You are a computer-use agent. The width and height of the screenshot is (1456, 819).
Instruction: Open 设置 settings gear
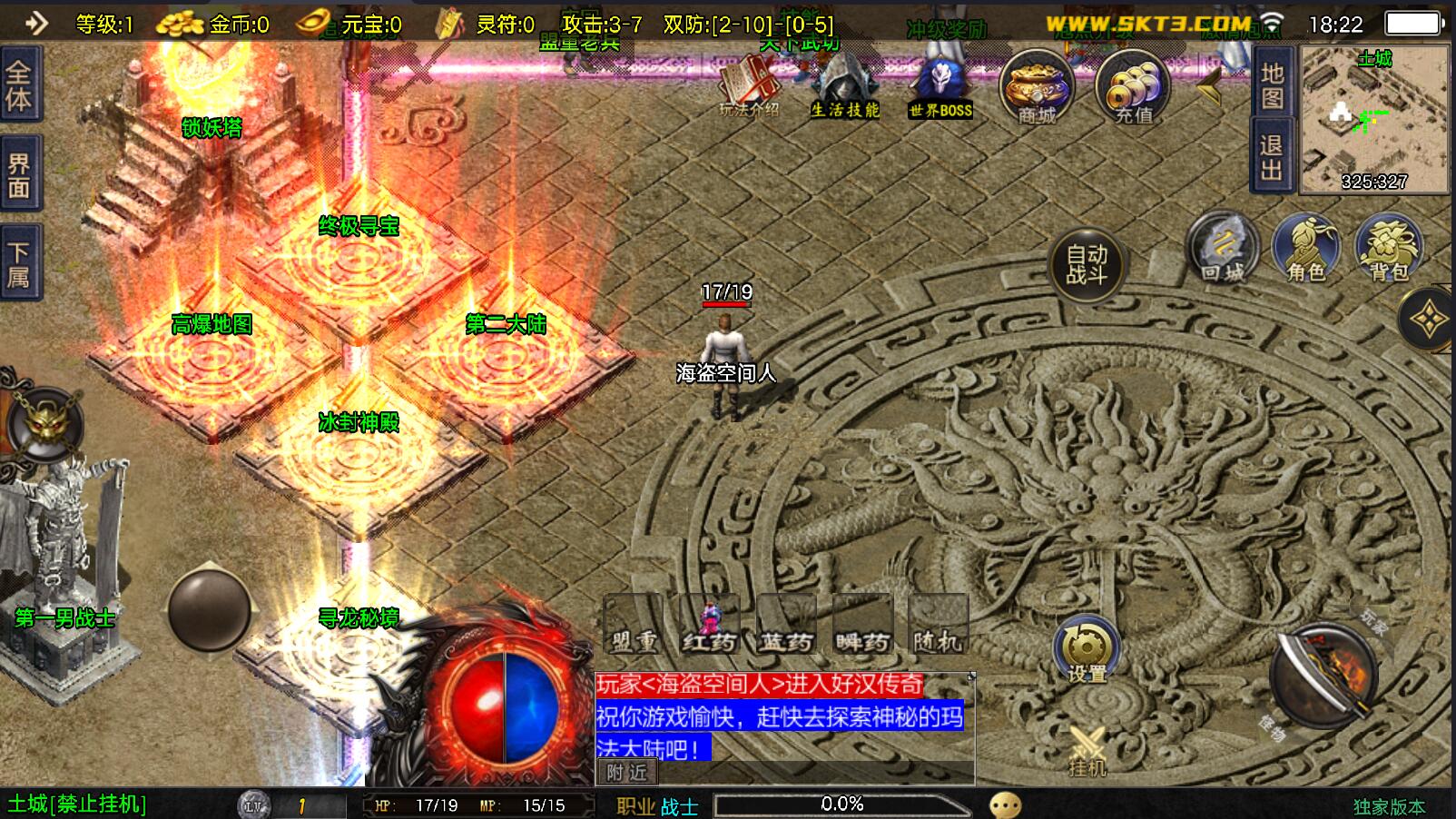coord(1087,650)
